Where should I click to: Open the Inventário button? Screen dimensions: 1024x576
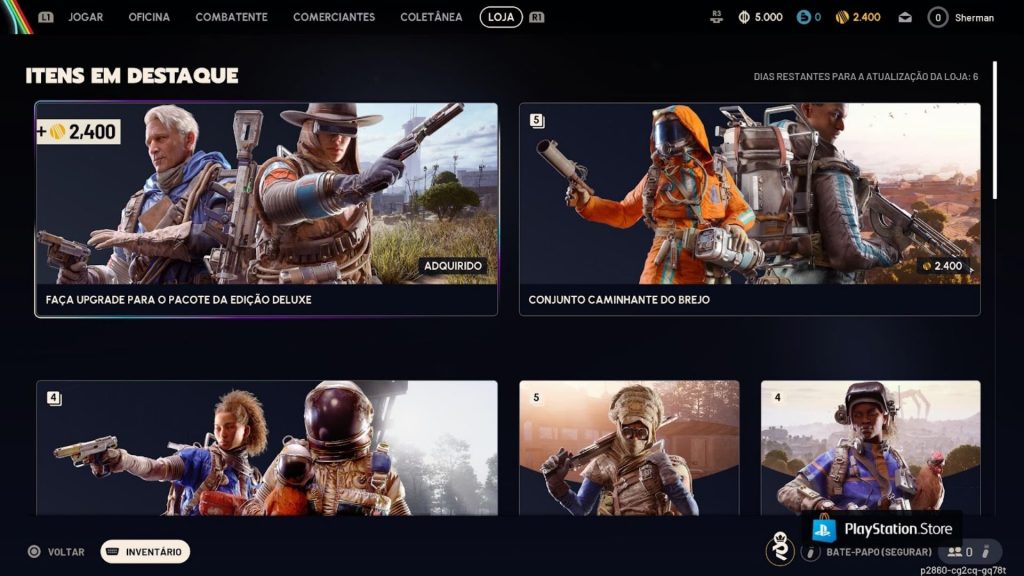[145, 551]
